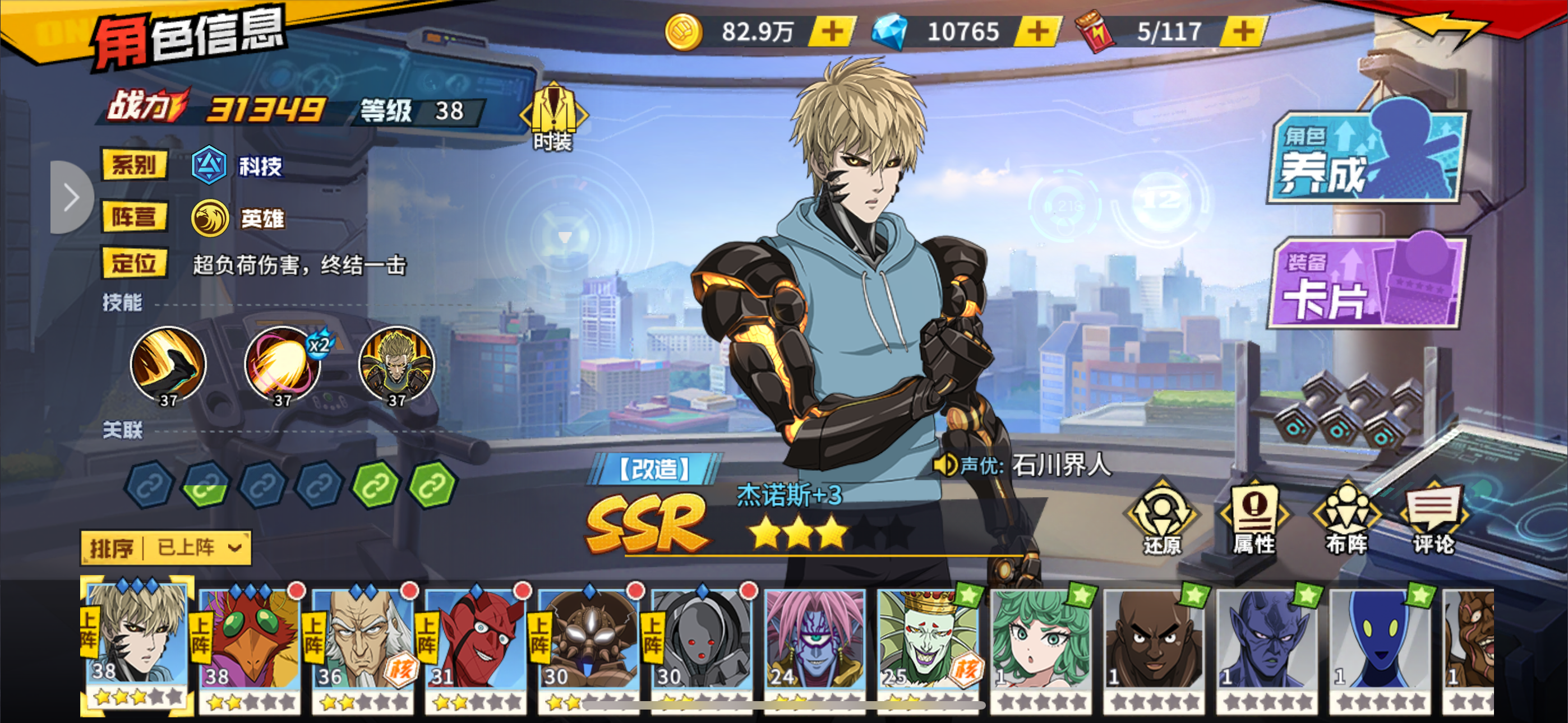Screen dimensions: 1568x723
Task: Open the x2 incineration skill details
Action: pos(283,366)
